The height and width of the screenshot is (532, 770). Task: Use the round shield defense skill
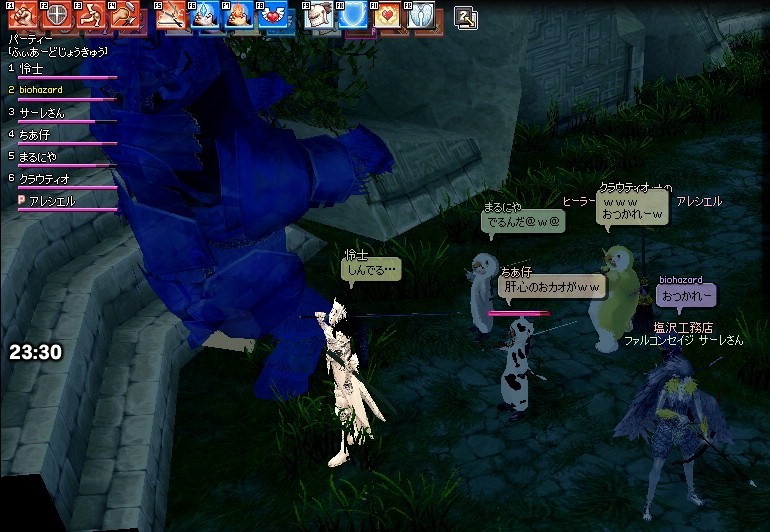pos(58,15)
